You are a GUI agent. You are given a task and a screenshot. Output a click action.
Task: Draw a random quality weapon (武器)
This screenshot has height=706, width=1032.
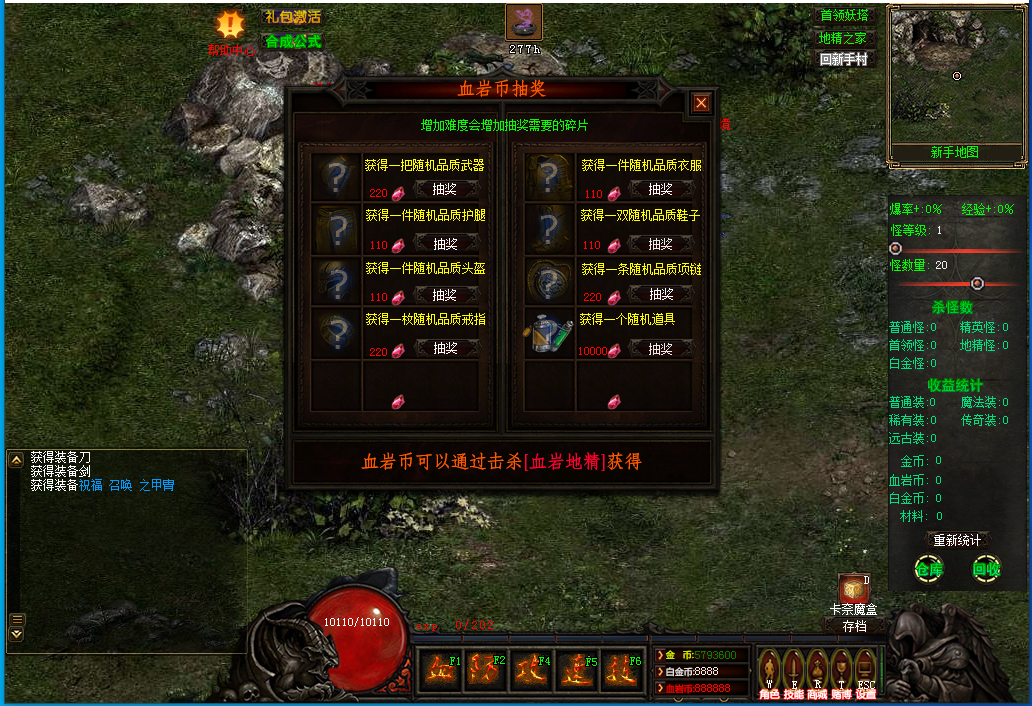coord(445,189)
